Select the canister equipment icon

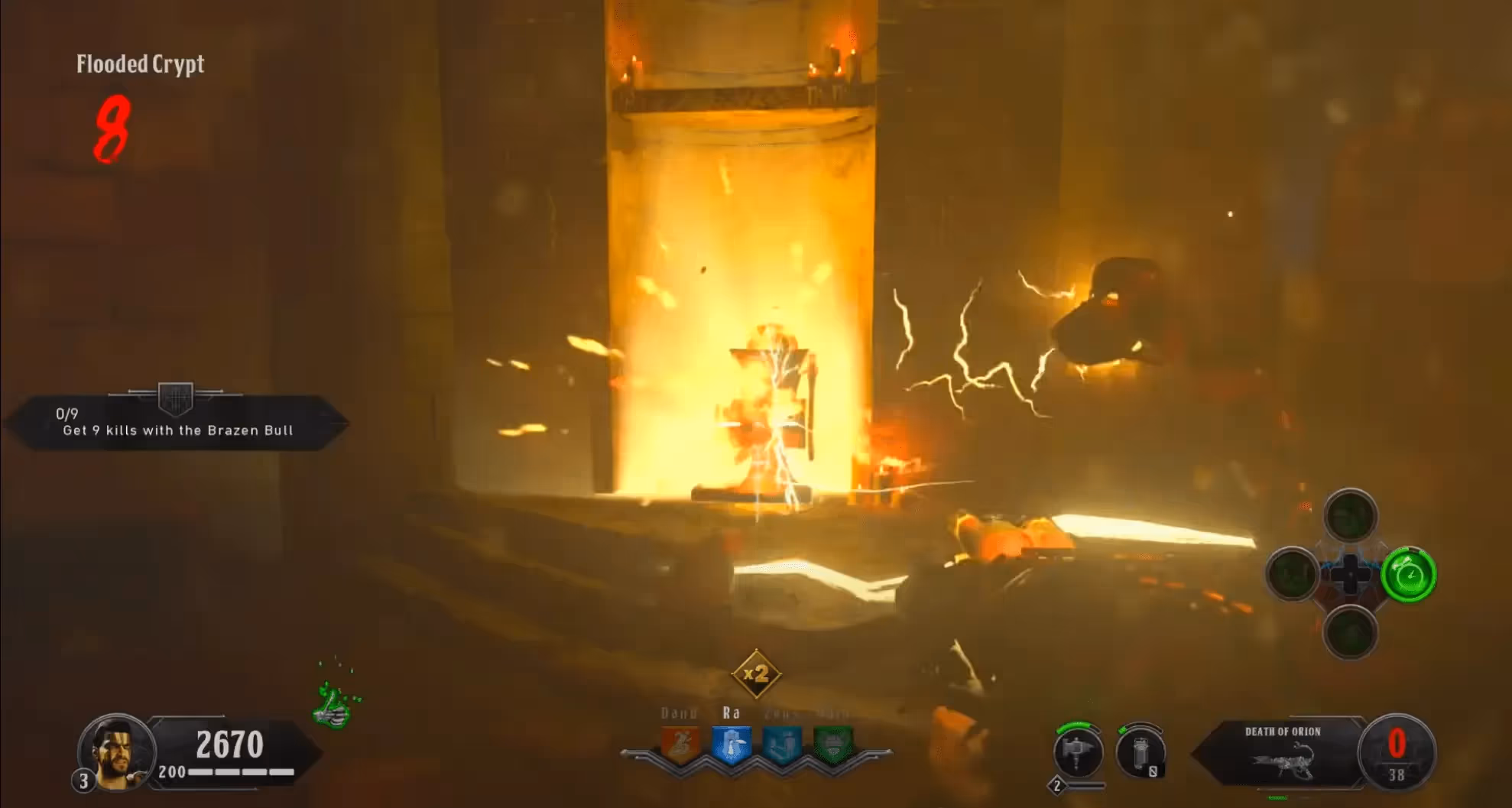pyautogui.click(x=1140, y=752)
